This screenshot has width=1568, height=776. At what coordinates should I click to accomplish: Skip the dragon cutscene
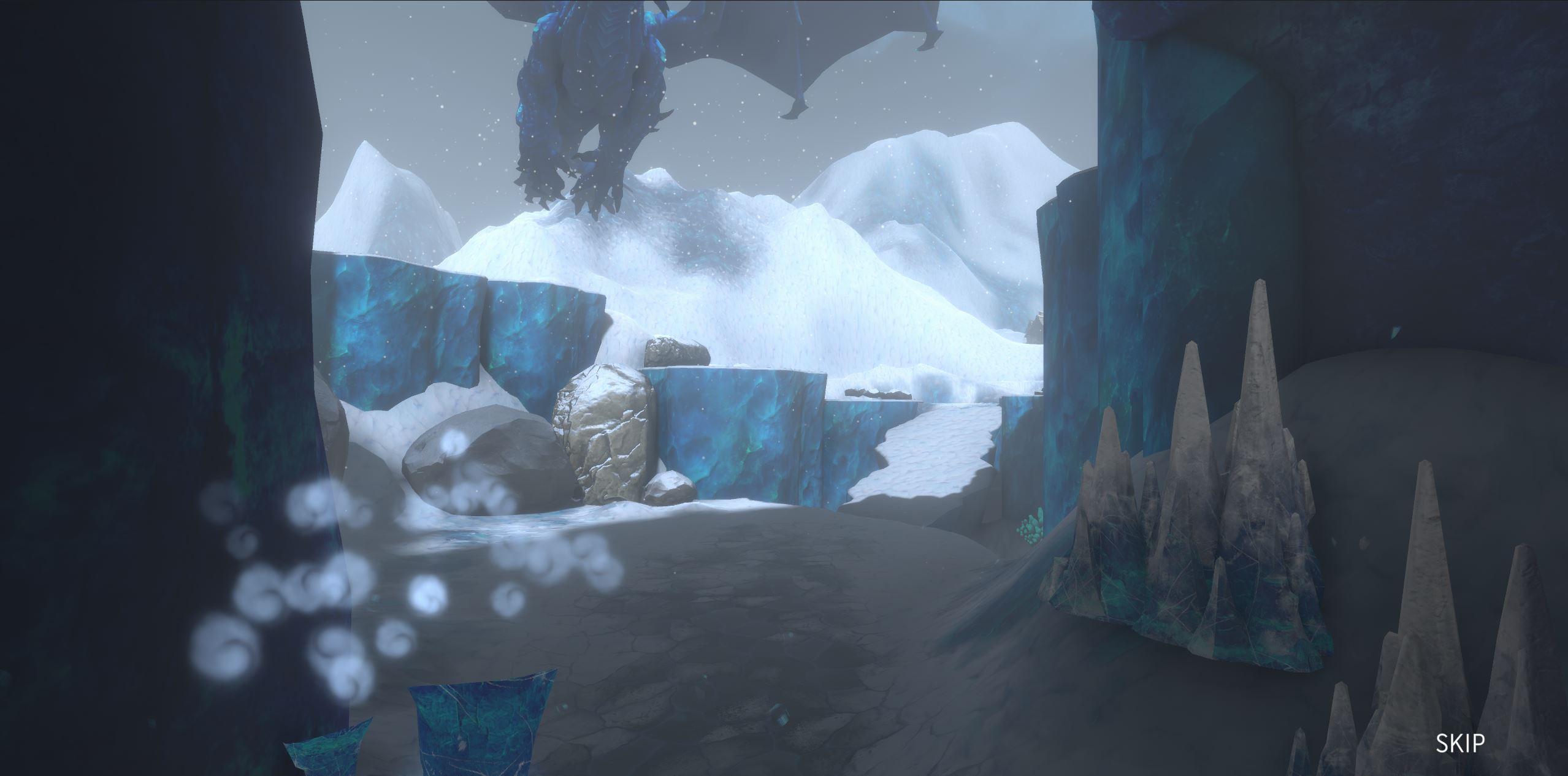coord(1460,743)
